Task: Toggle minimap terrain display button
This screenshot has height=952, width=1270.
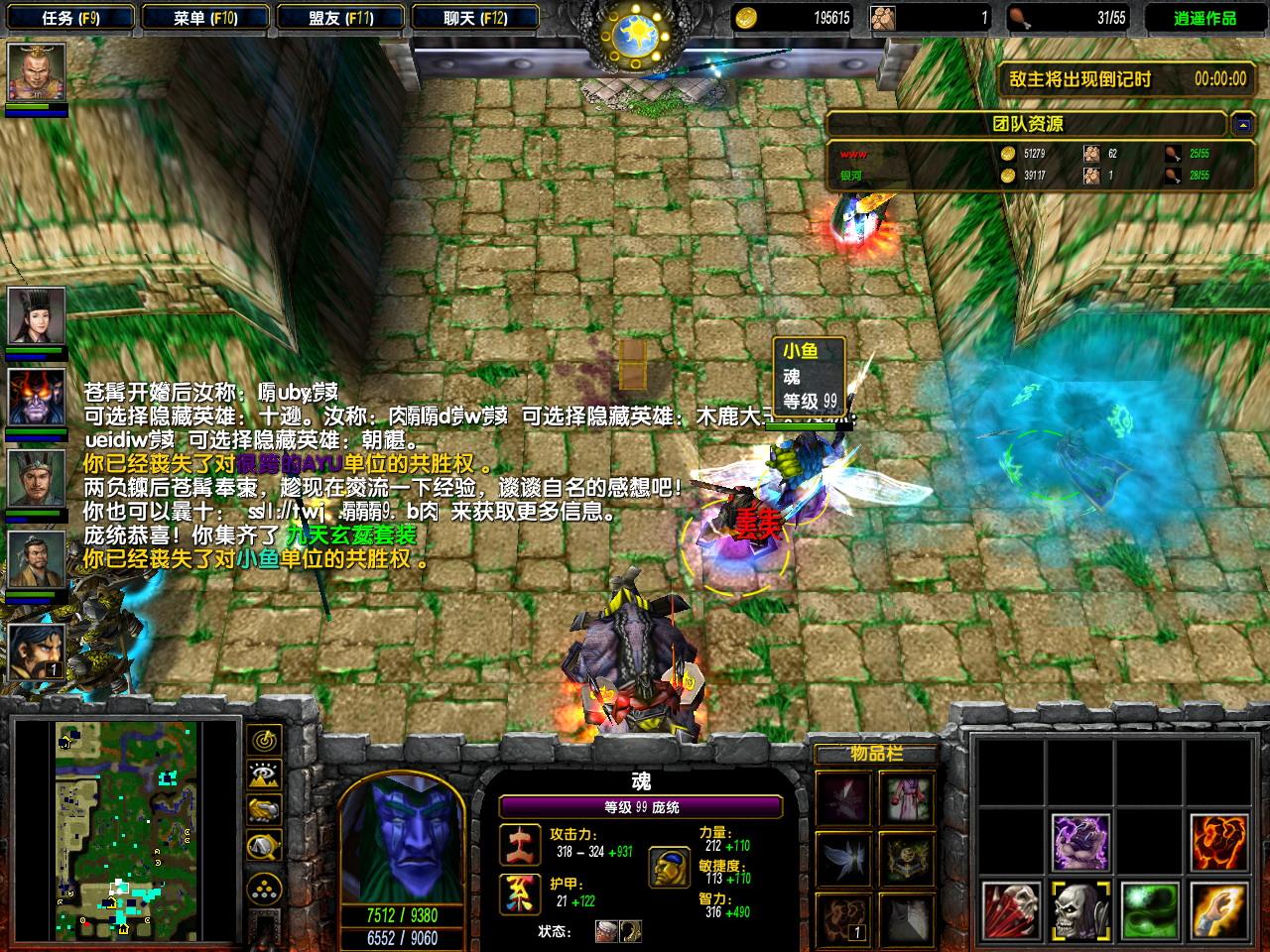Action: coord(265,775)
